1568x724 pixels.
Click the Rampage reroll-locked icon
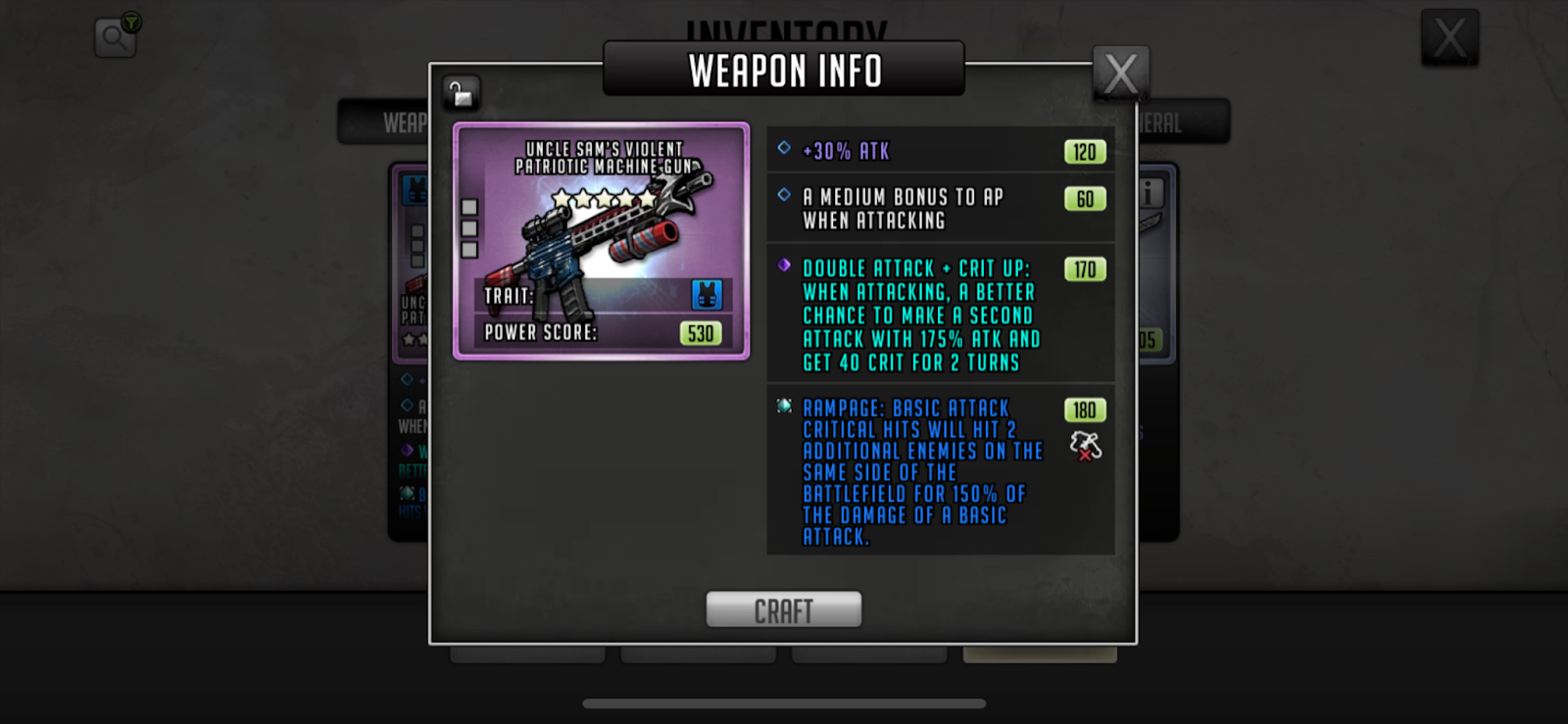coord(1085,447)
